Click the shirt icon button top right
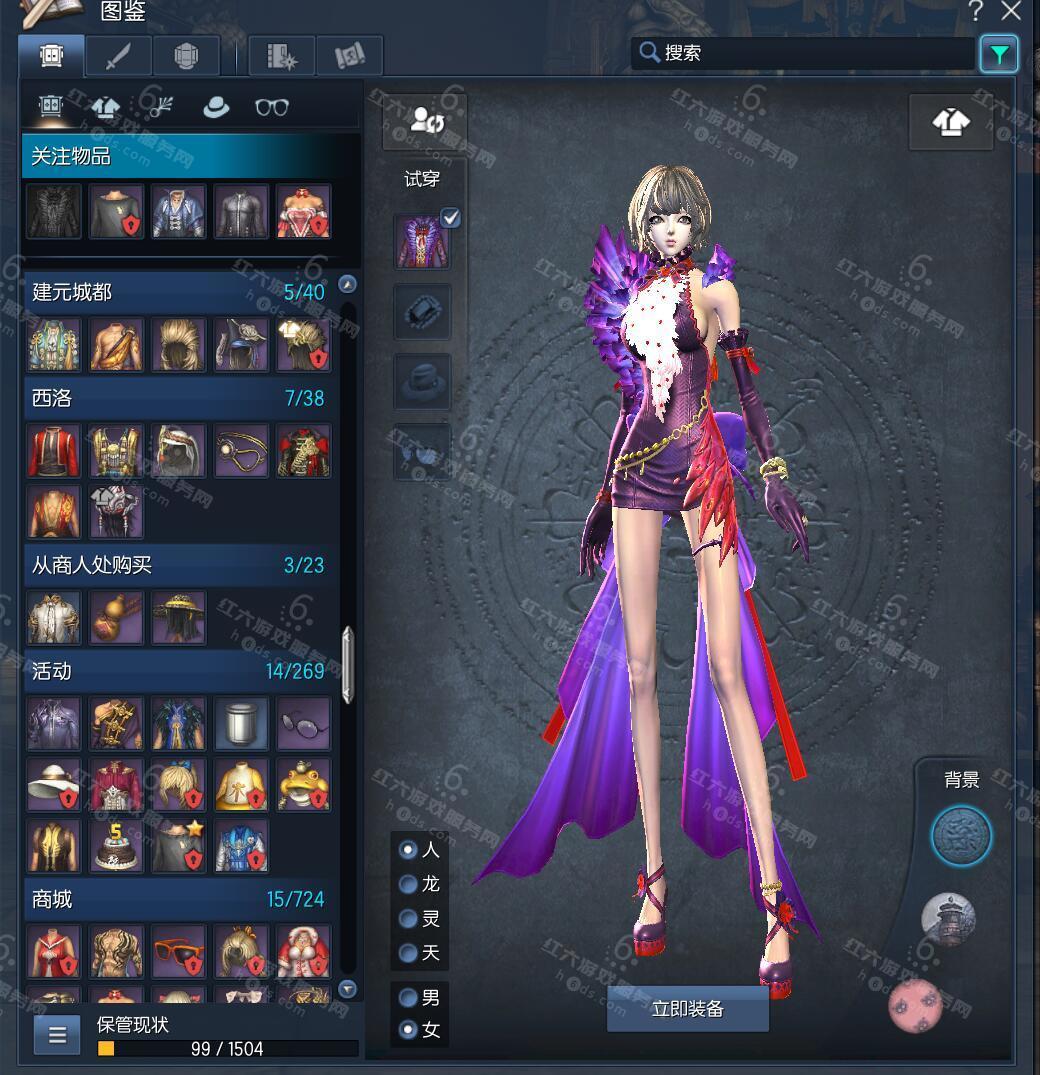1040x1075 pixels. pyautogui.click(x=950, y=123)
